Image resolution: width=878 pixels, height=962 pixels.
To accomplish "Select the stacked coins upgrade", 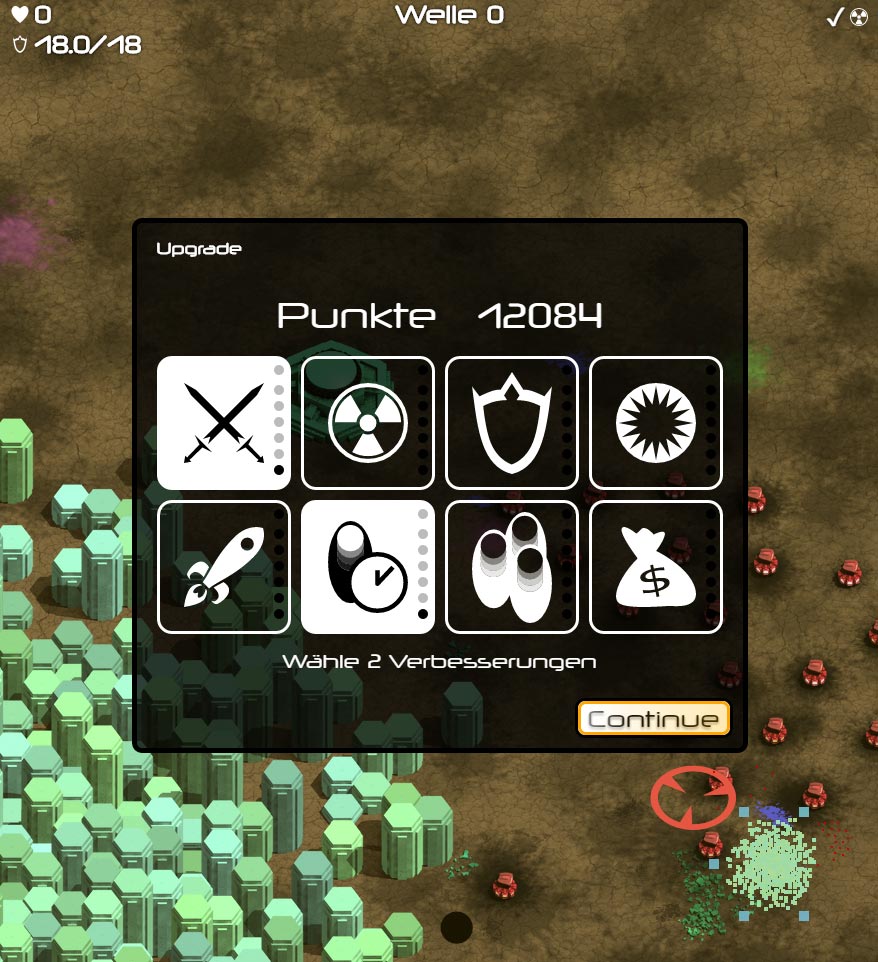I will 511,567.
